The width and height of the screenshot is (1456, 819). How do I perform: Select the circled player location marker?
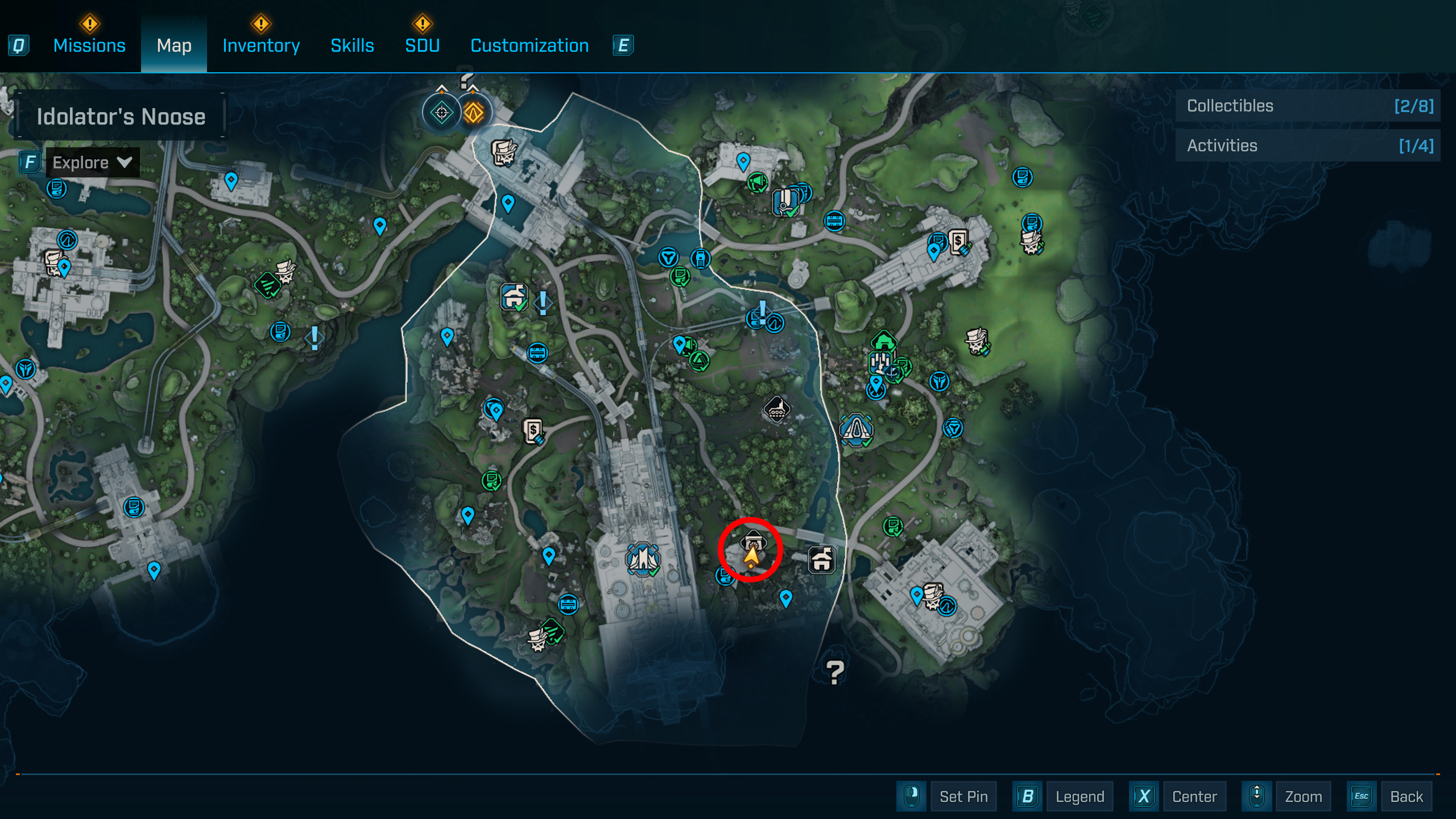tap(751, 551)
